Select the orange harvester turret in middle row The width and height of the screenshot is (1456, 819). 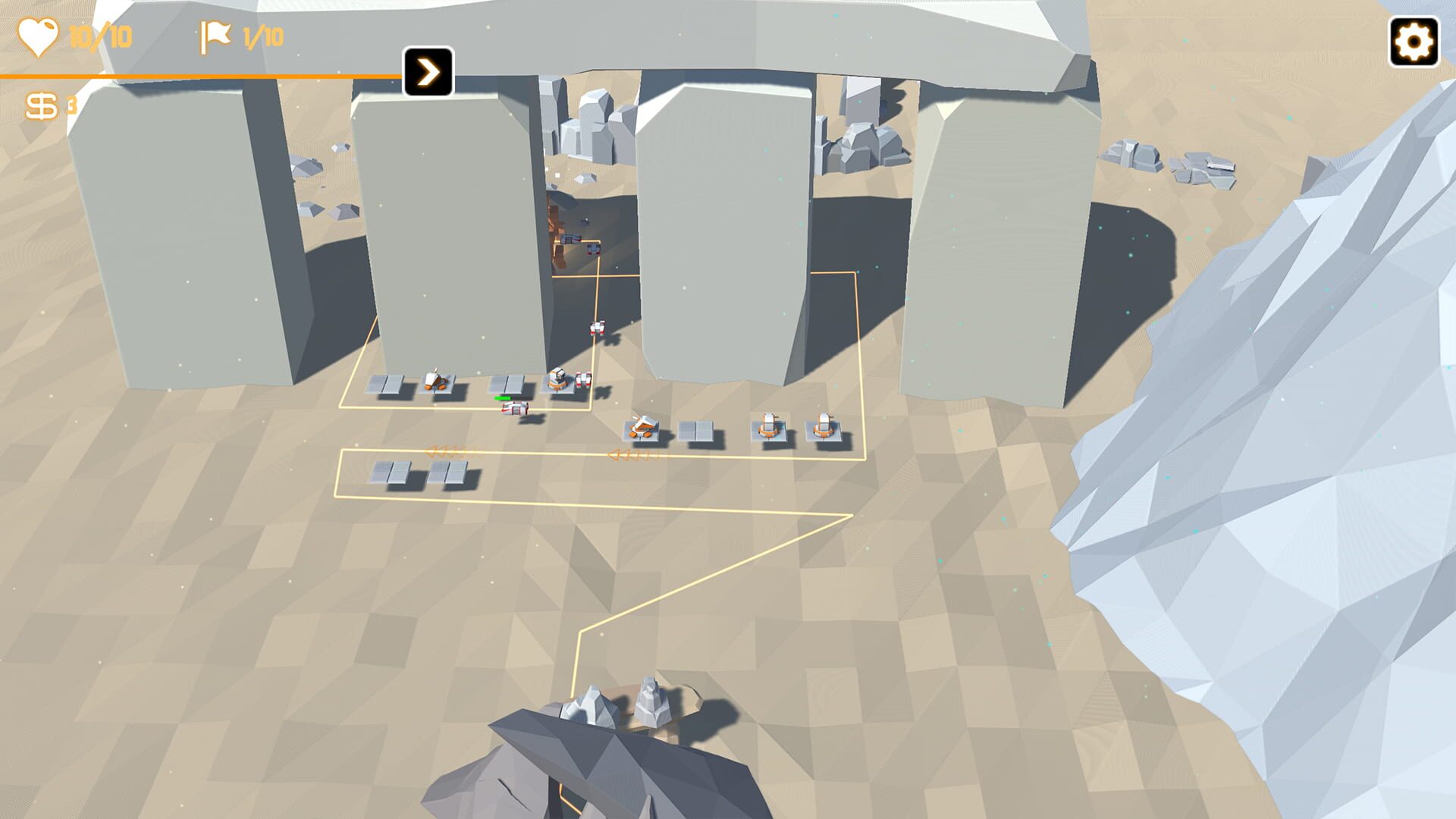click(x=641, y=426)
